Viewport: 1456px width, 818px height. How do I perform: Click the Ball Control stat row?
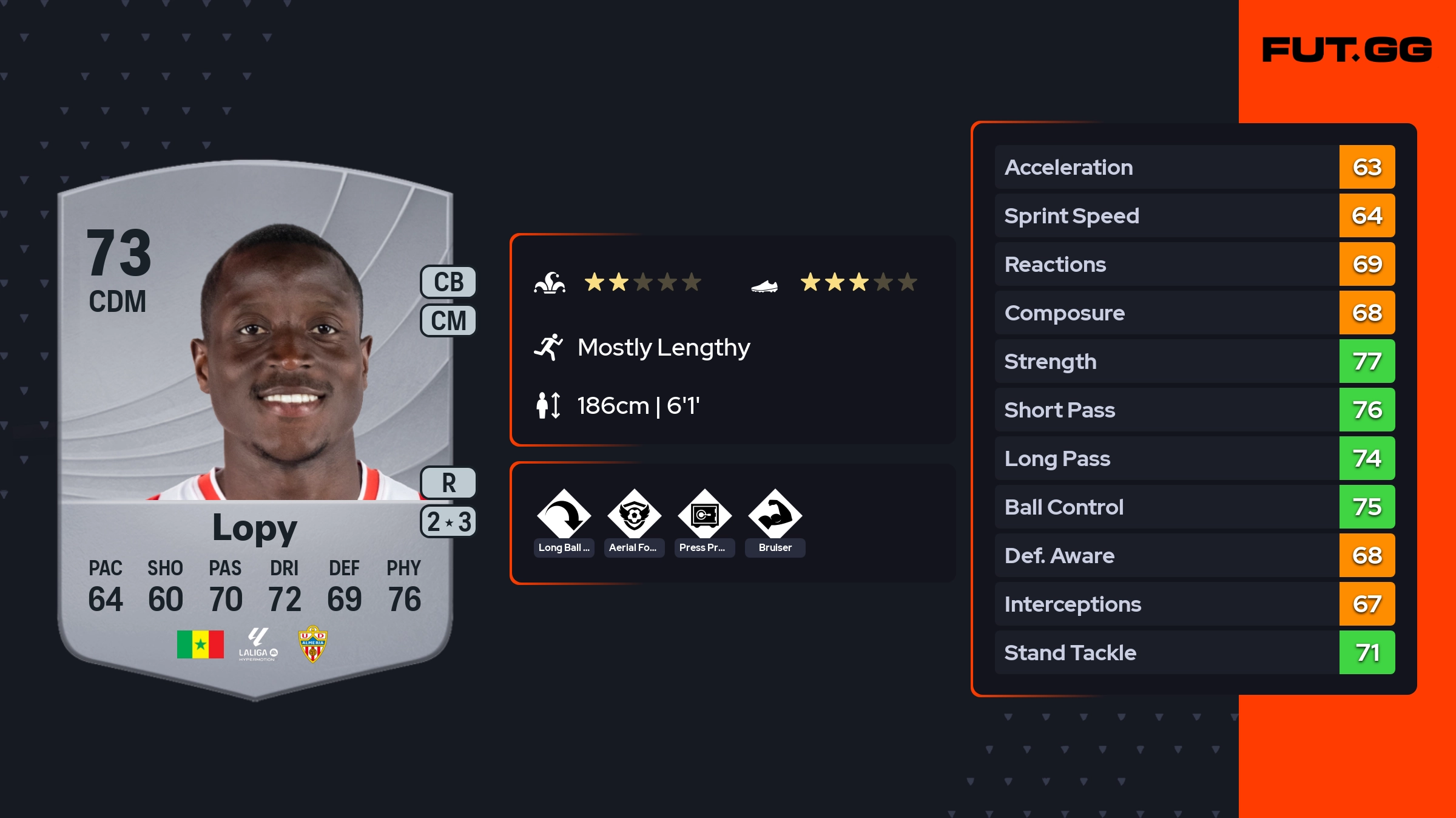click(x=1194, y=507)
